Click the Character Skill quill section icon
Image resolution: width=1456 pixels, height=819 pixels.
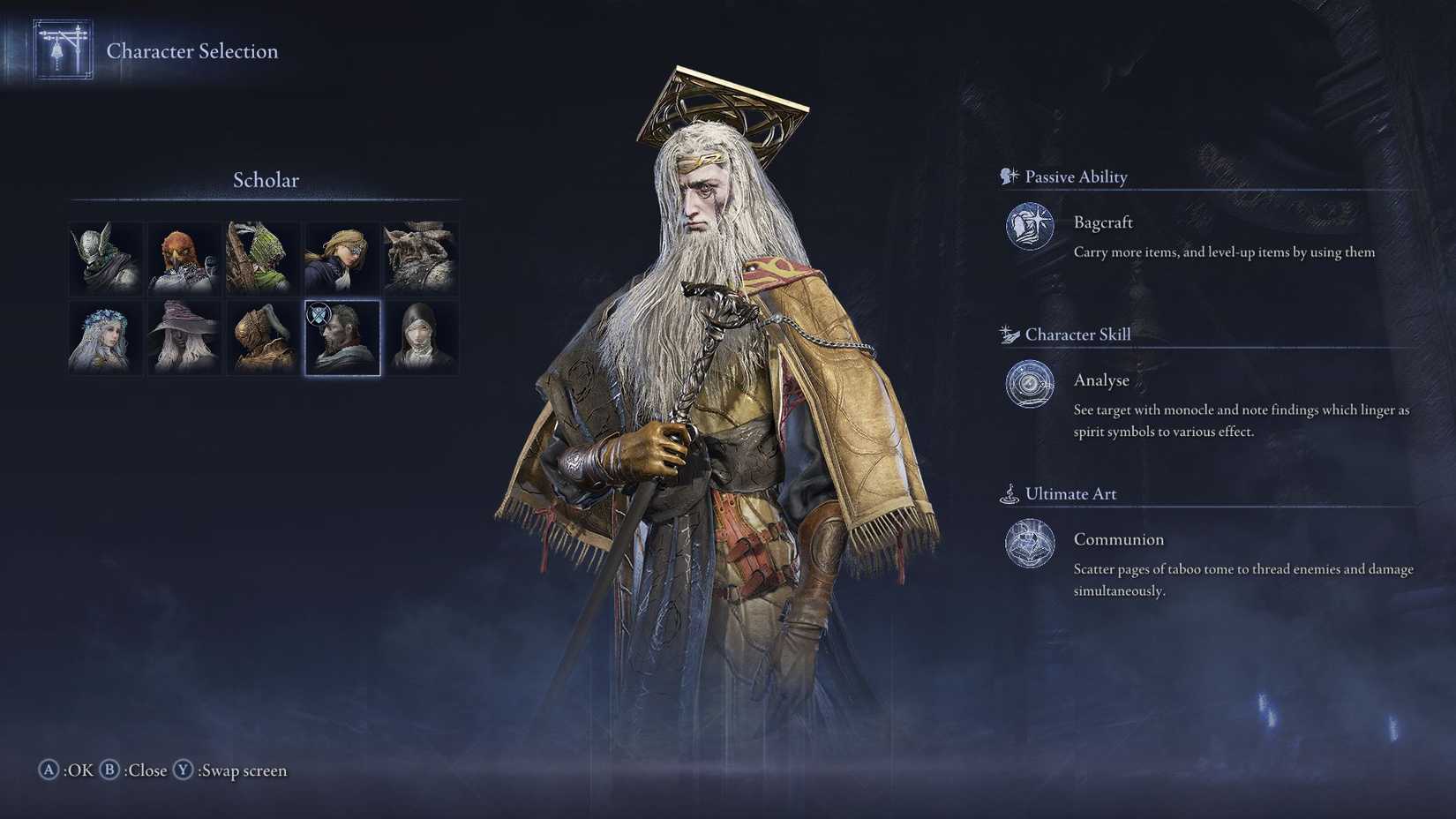pos(1007,334)
